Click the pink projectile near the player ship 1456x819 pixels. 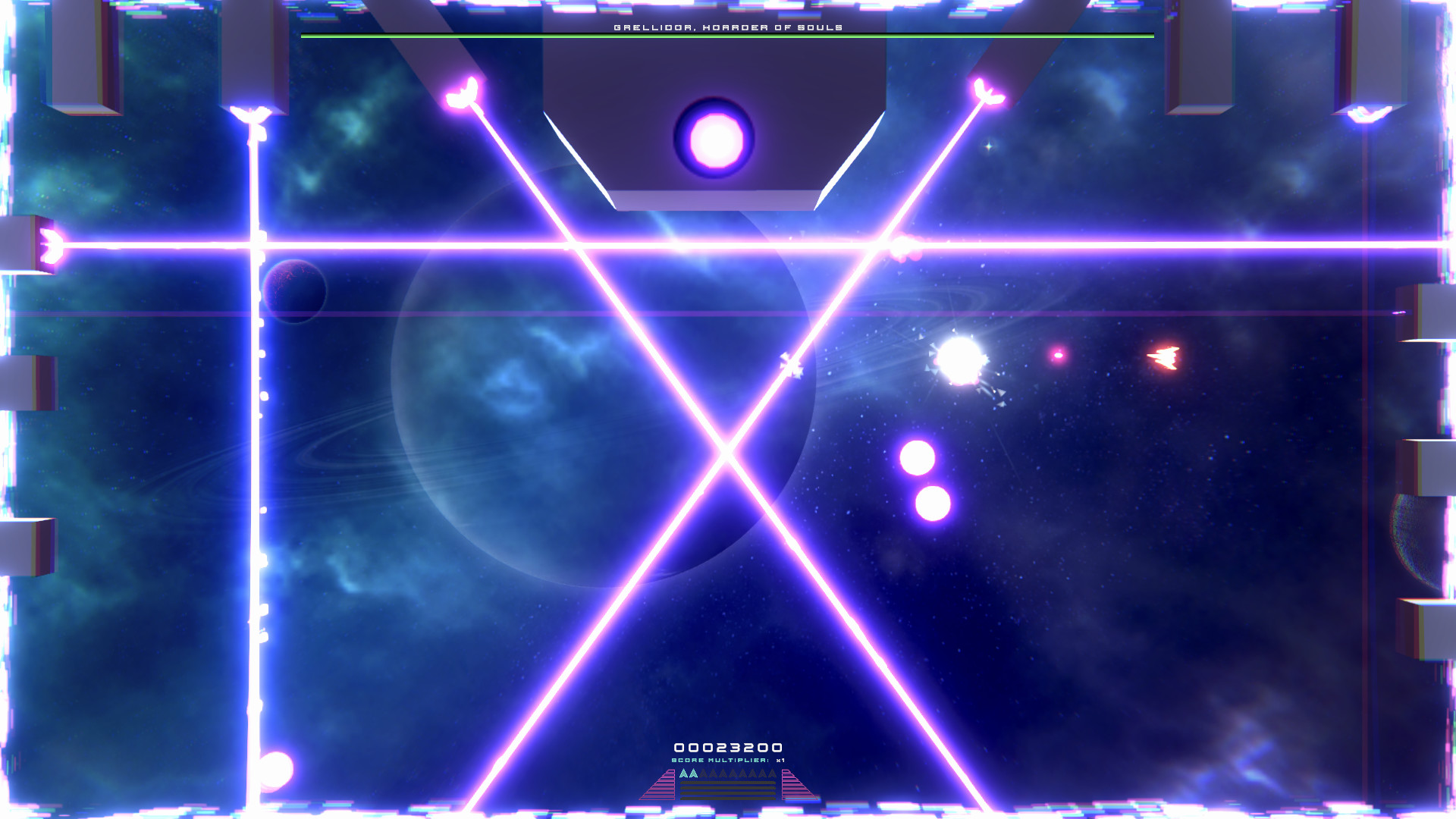(1057, 355)
